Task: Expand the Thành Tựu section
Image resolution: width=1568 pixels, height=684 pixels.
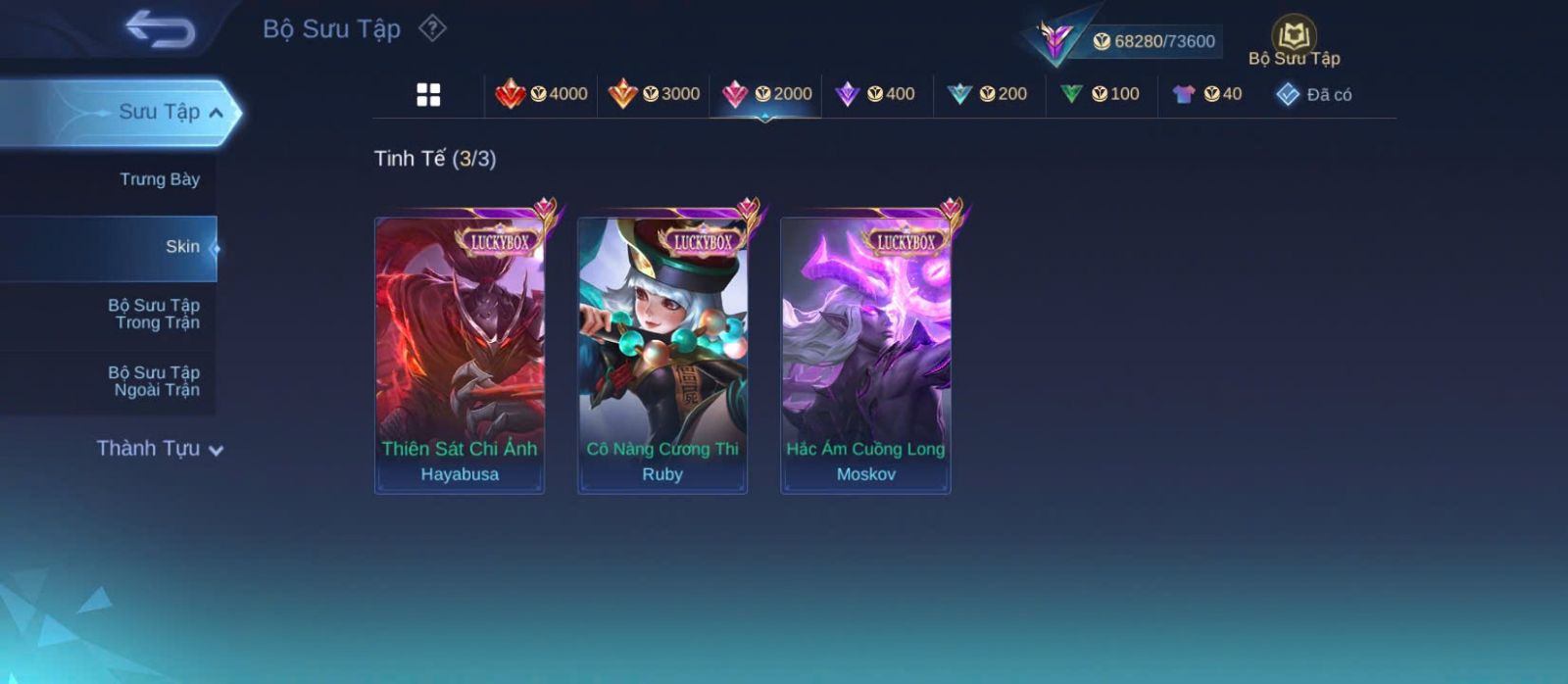Action: coord(160,449)
